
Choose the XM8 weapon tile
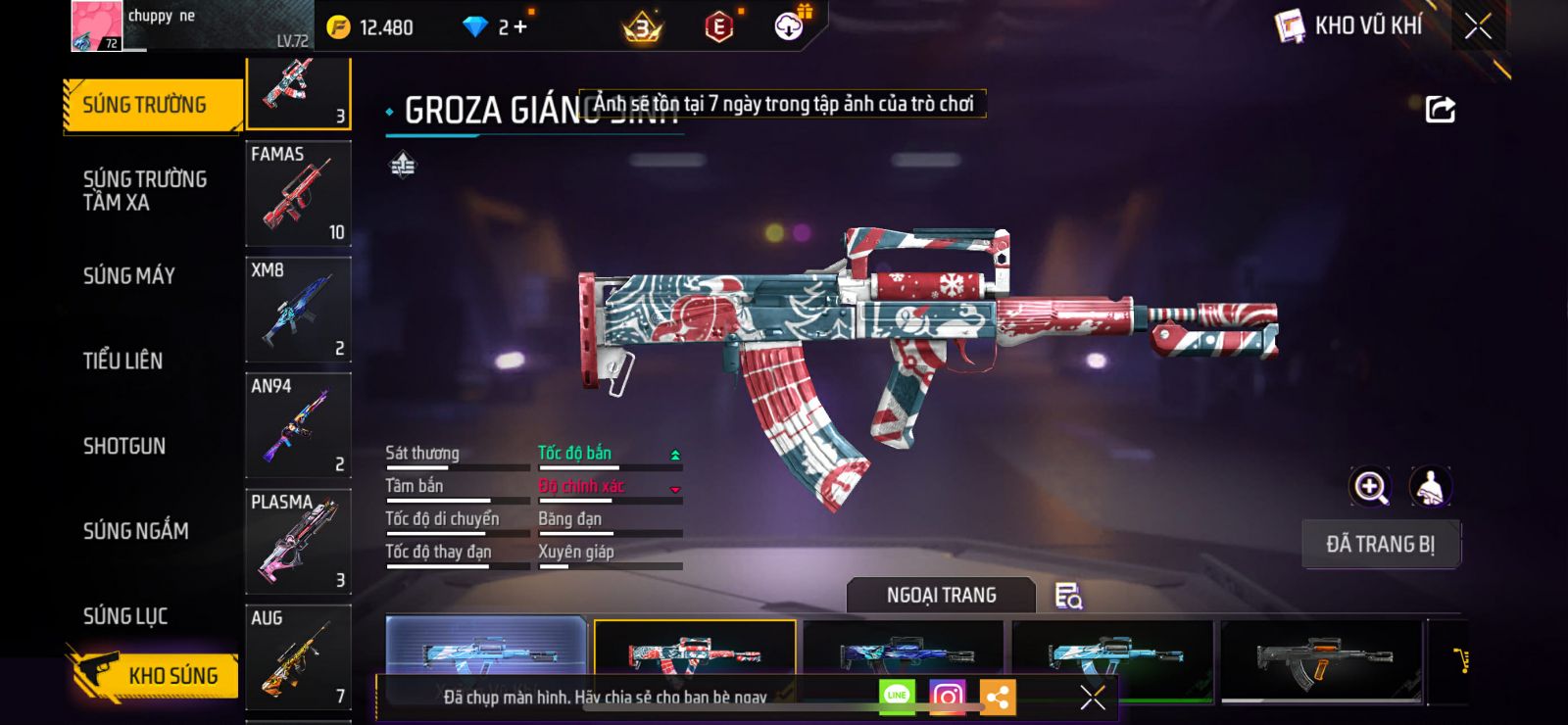tap(298, 310)
